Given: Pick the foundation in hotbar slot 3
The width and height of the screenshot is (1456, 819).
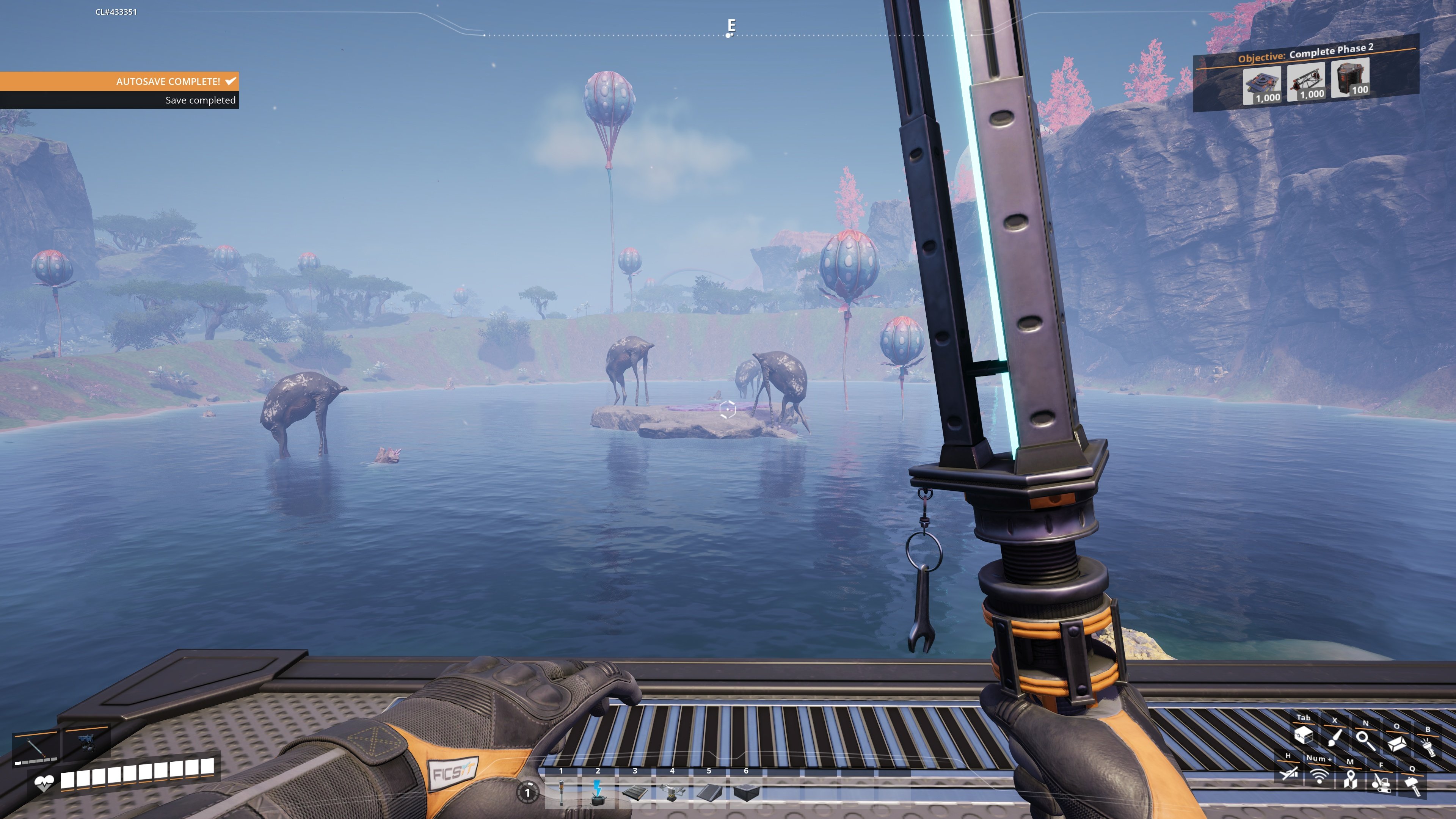Looking at the screenshot, I should point(635,793).
